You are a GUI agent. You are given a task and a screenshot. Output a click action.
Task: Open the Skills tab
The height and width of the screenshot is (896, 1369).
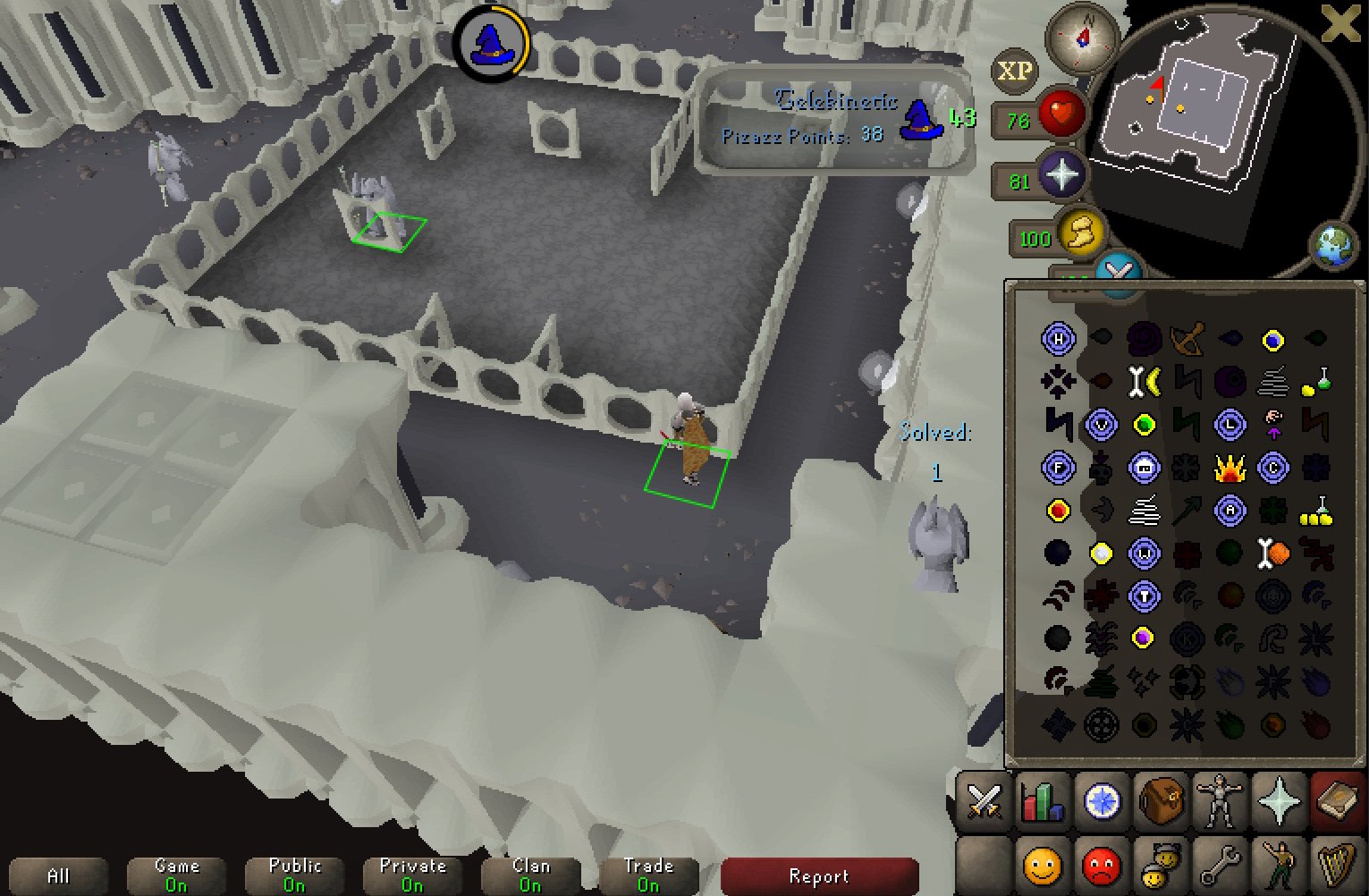pyautogui.click(x=1042, y=803)
